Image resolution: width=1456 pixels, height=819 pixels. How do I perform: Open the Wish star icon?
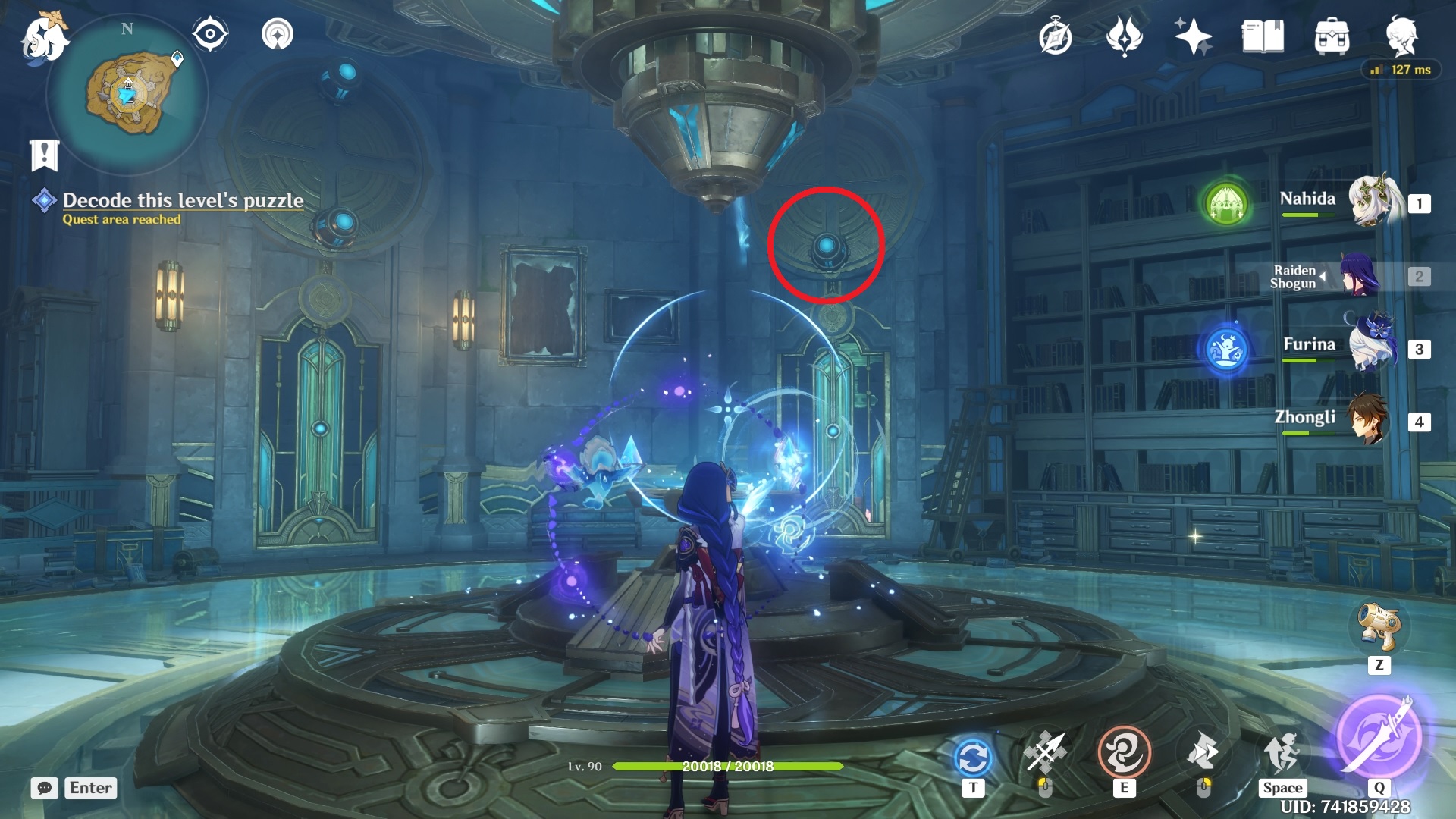1192,37
